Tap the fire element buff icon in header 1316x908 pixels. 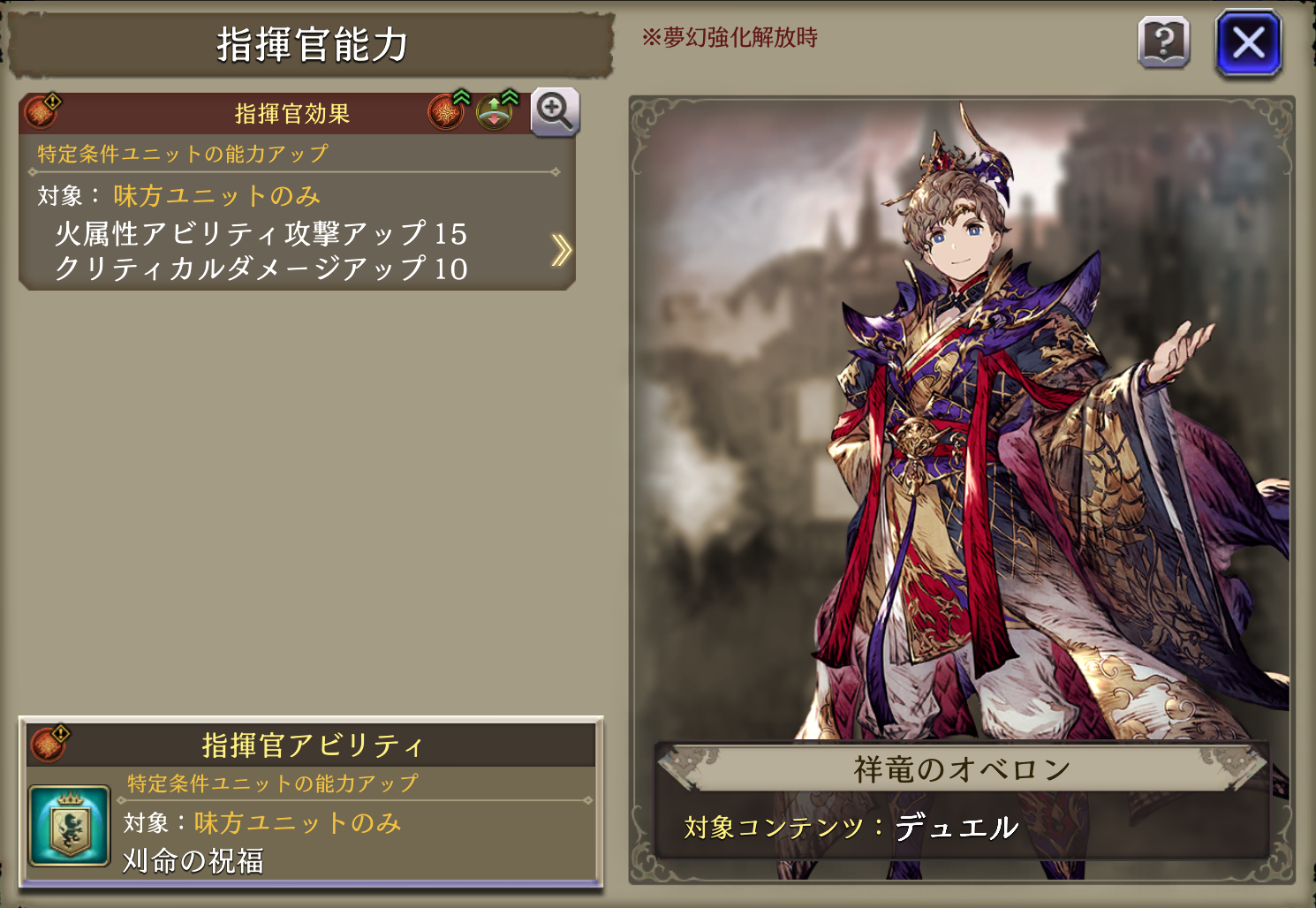(447, 112)
